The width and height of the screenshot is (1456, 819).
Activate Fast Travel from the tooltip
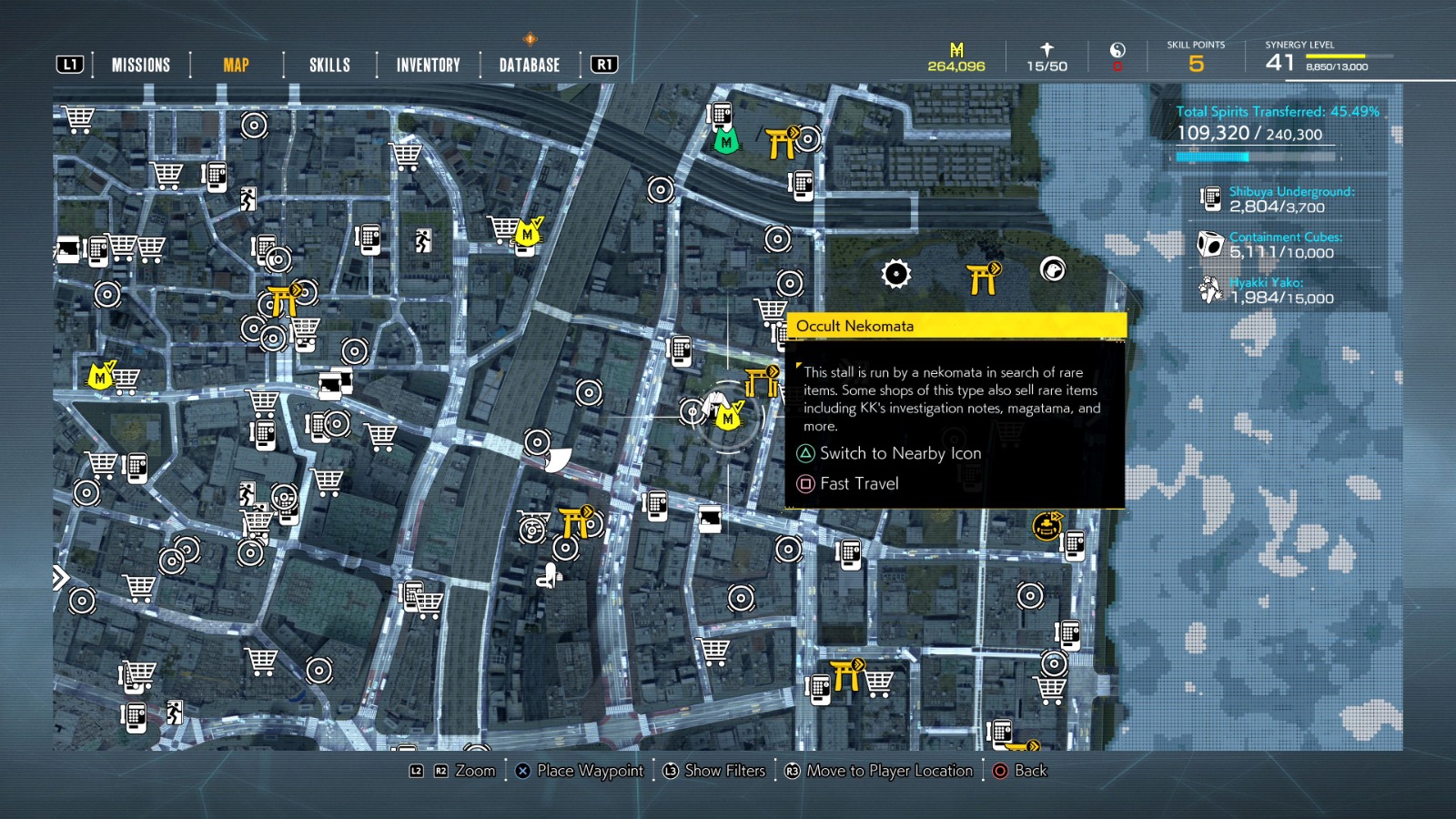[859, 484]
